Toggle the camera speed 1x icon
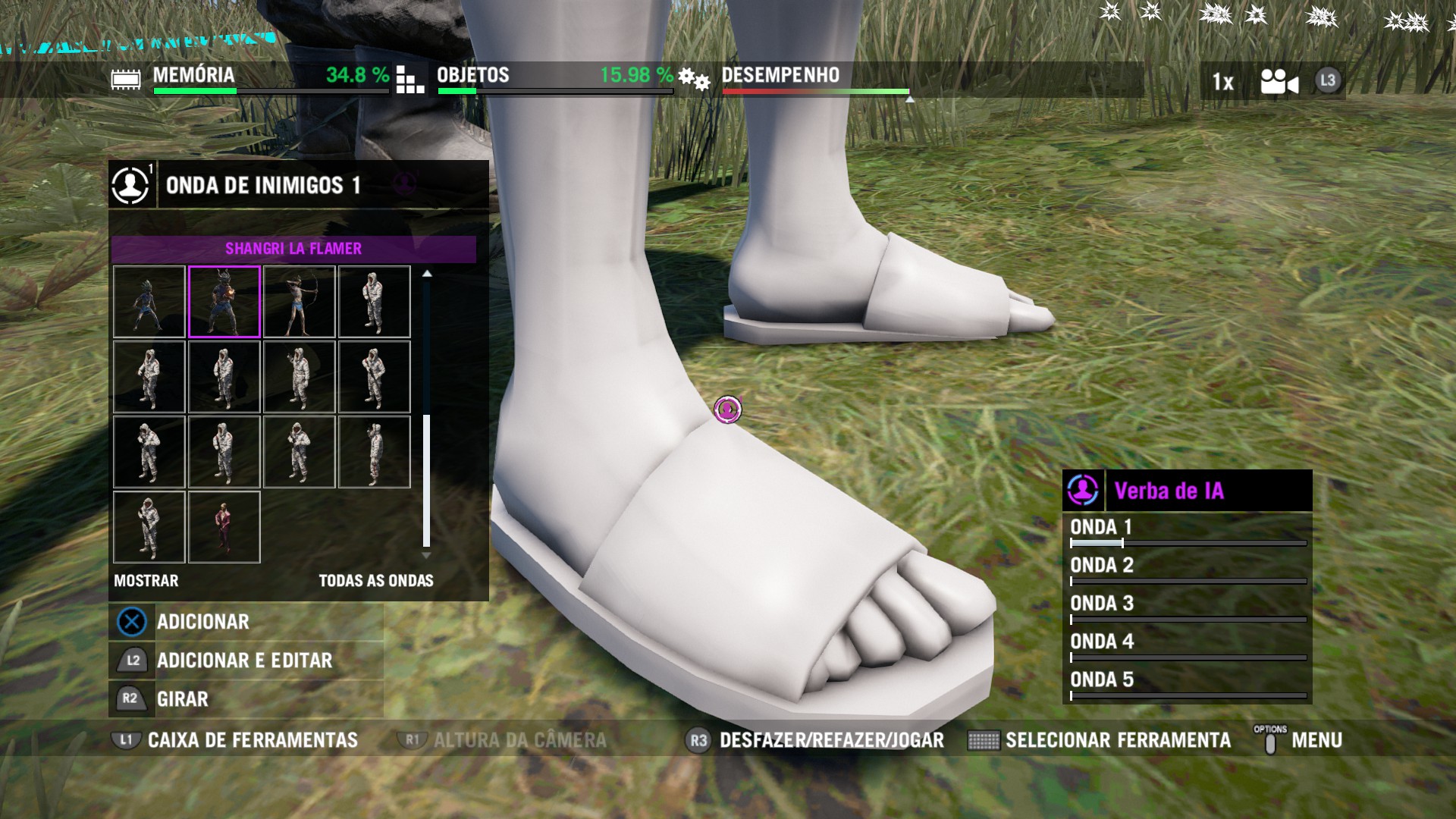1456x819 pixels. (x=1222, y=81)
